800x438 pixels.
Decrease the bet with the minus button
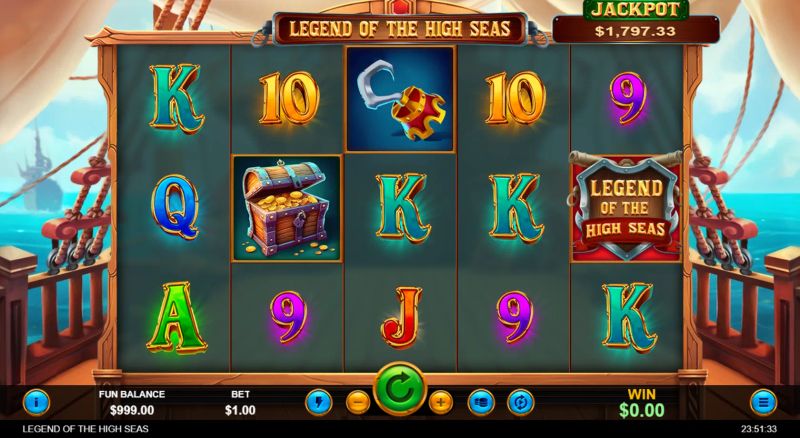tap(358, 402)
